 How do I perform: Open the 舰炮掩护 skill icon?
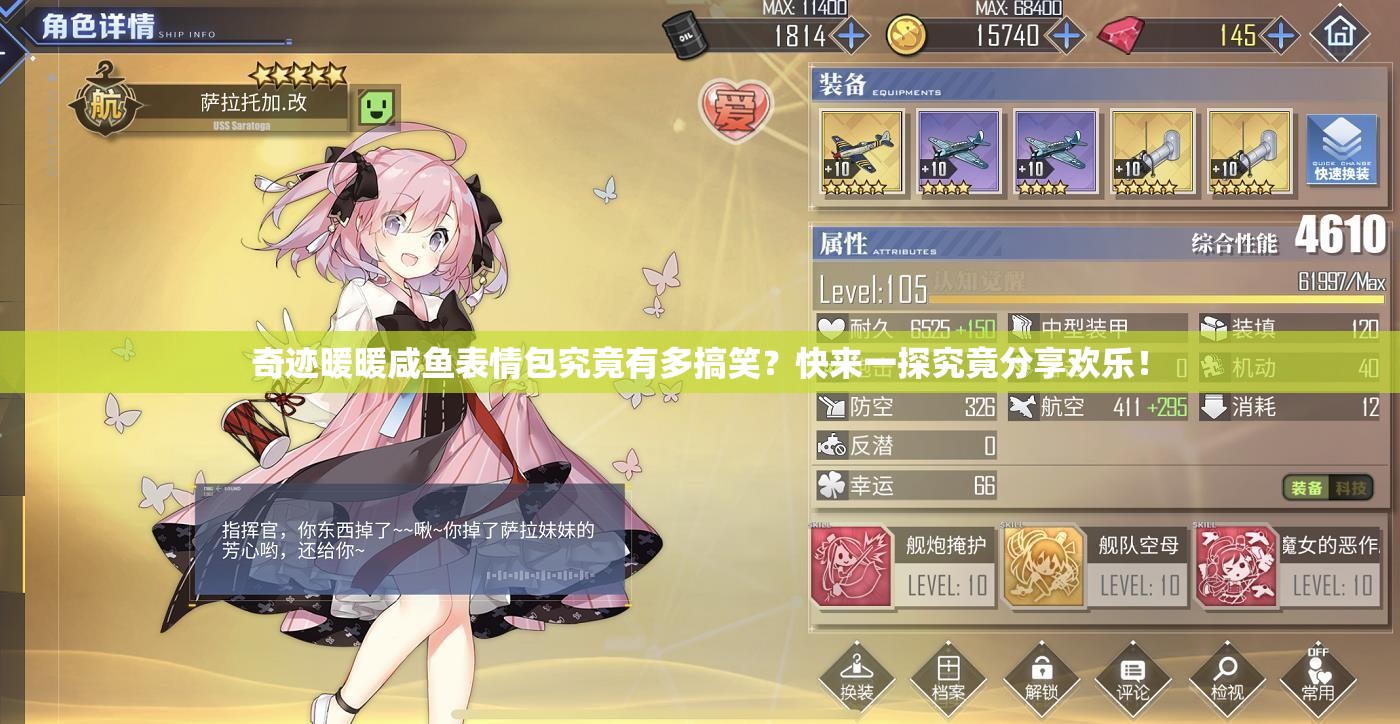[849, 566]
